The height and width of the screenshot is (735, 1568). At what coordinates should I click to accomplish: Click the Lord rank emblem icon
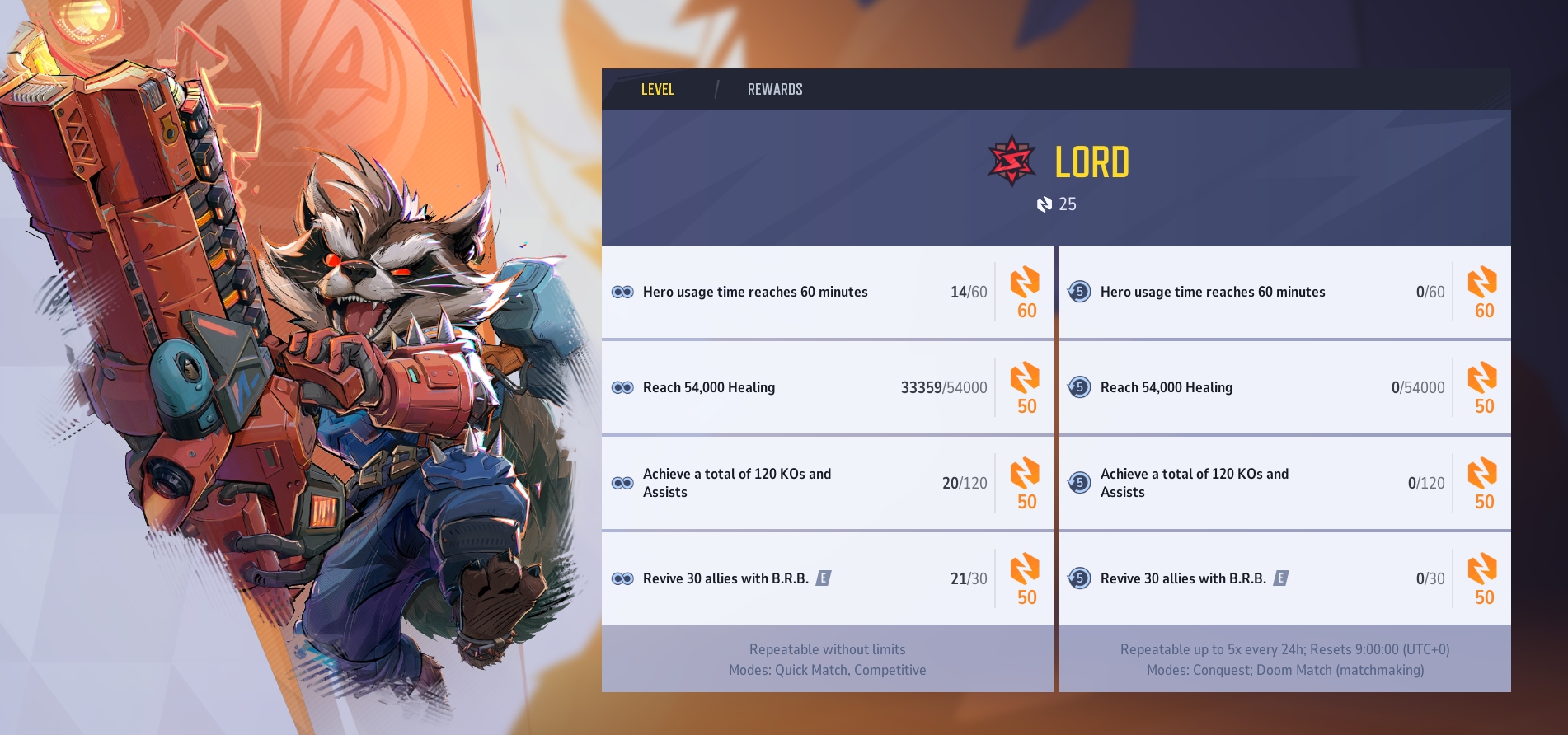[x=1012, y=162]
